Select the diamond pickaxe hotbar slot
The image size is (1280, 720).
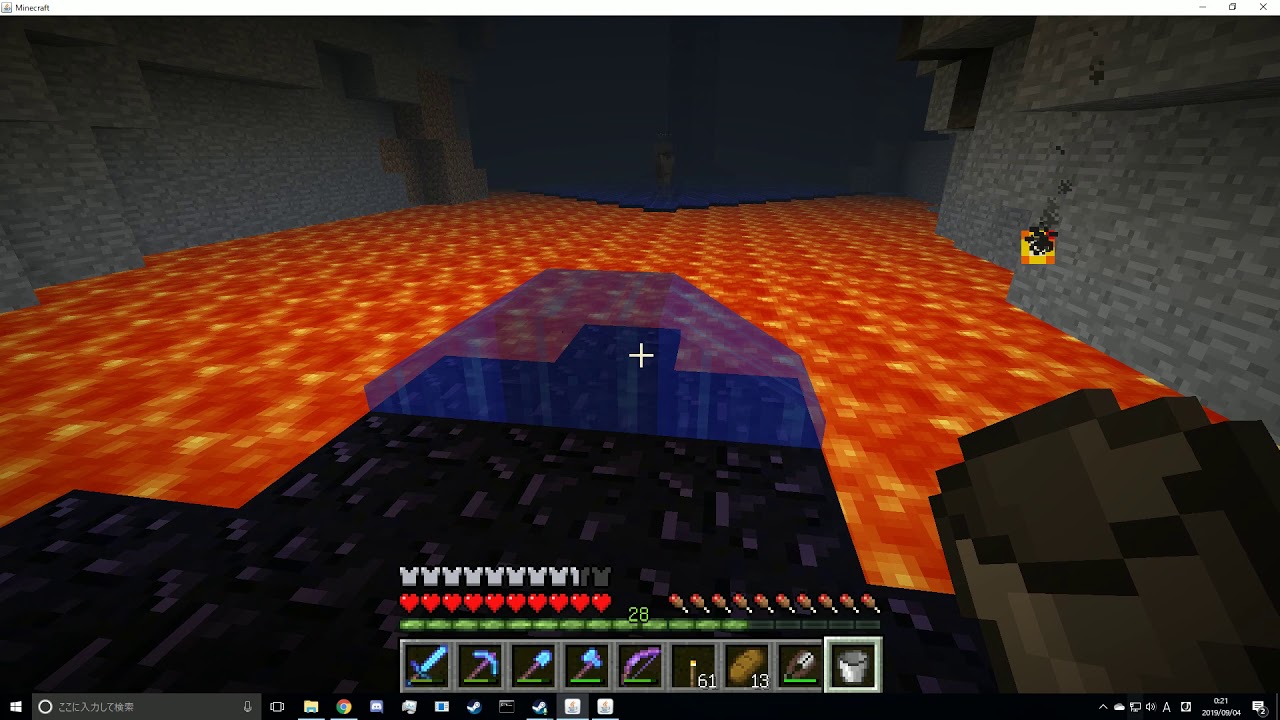pos(481,665)
